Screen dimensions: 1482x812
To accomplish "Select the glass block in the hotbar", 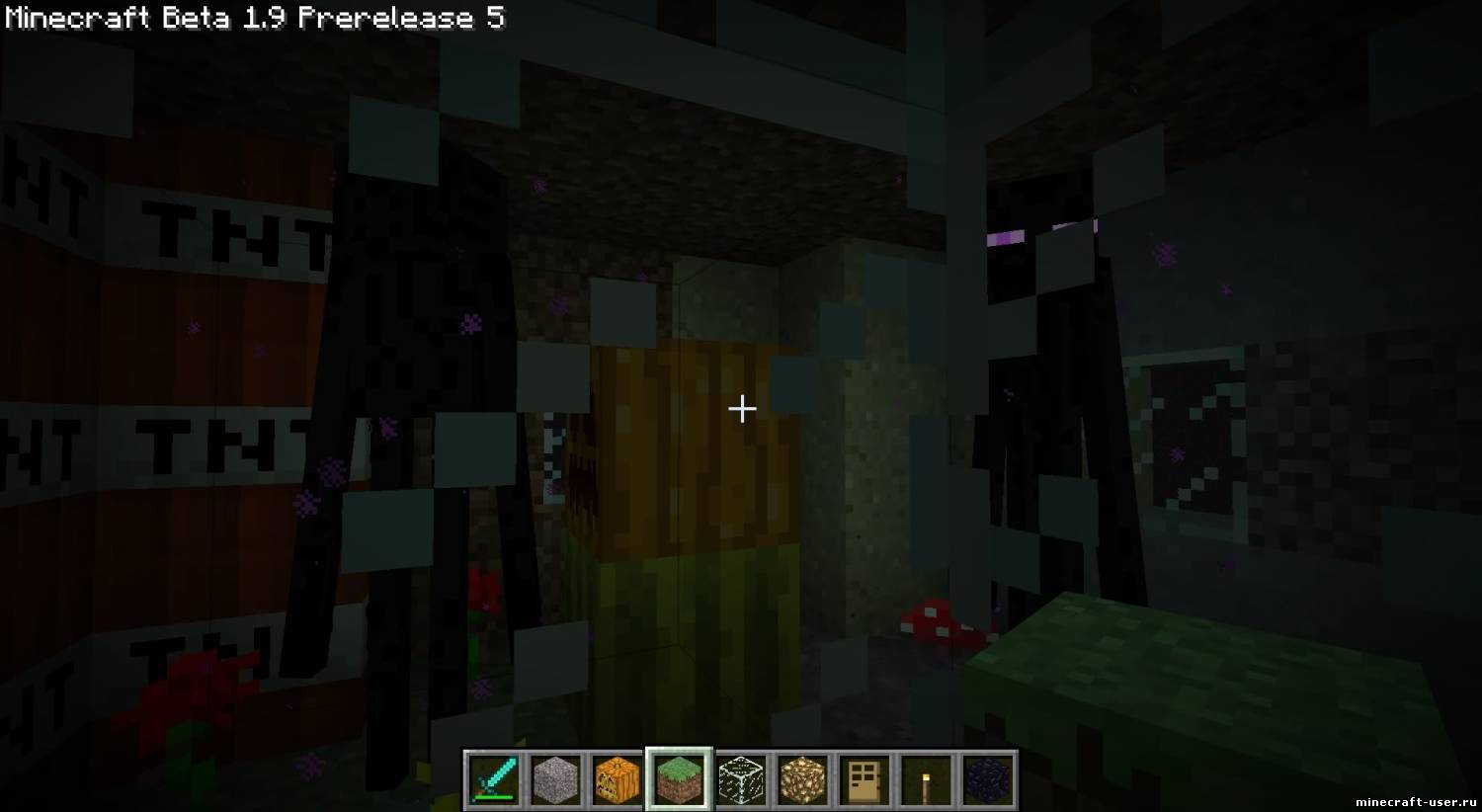I will (741, 778).
